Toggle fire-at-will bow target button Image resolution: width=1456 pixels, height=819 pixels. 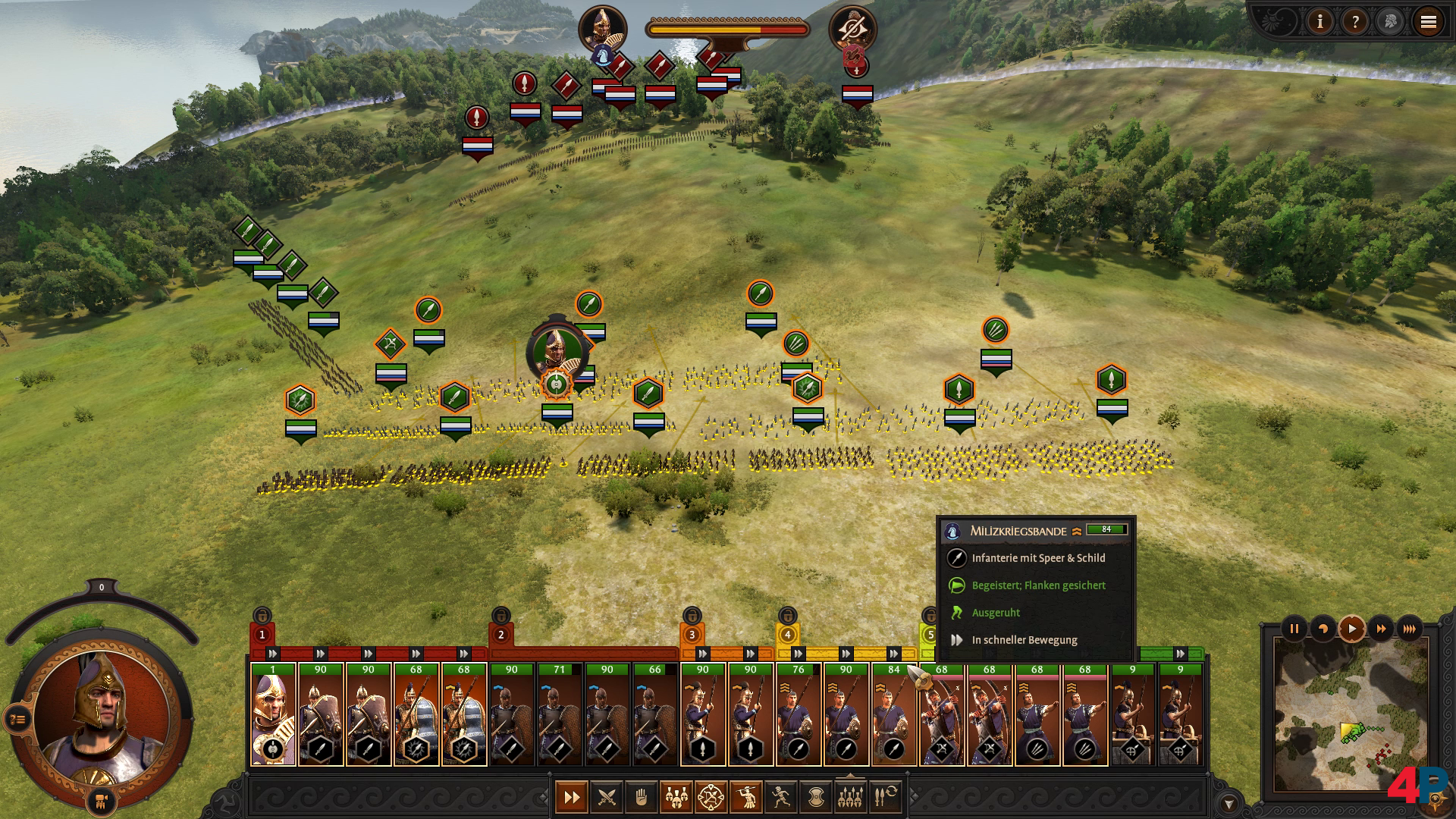point(711,797)
